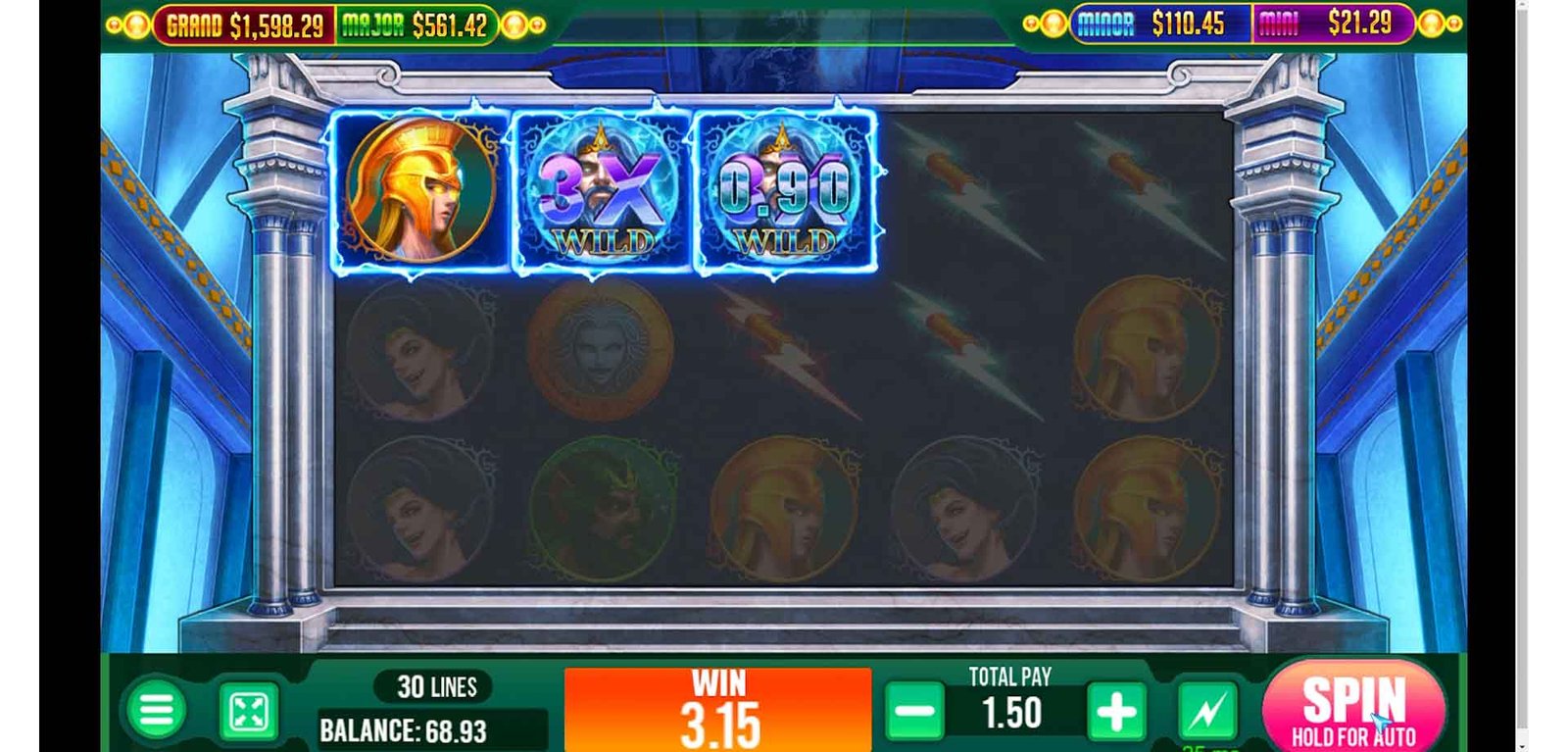Decrease total pay with the minus button
The width and height of the screenshot is (1568, 752).
[x=914, y=712]
